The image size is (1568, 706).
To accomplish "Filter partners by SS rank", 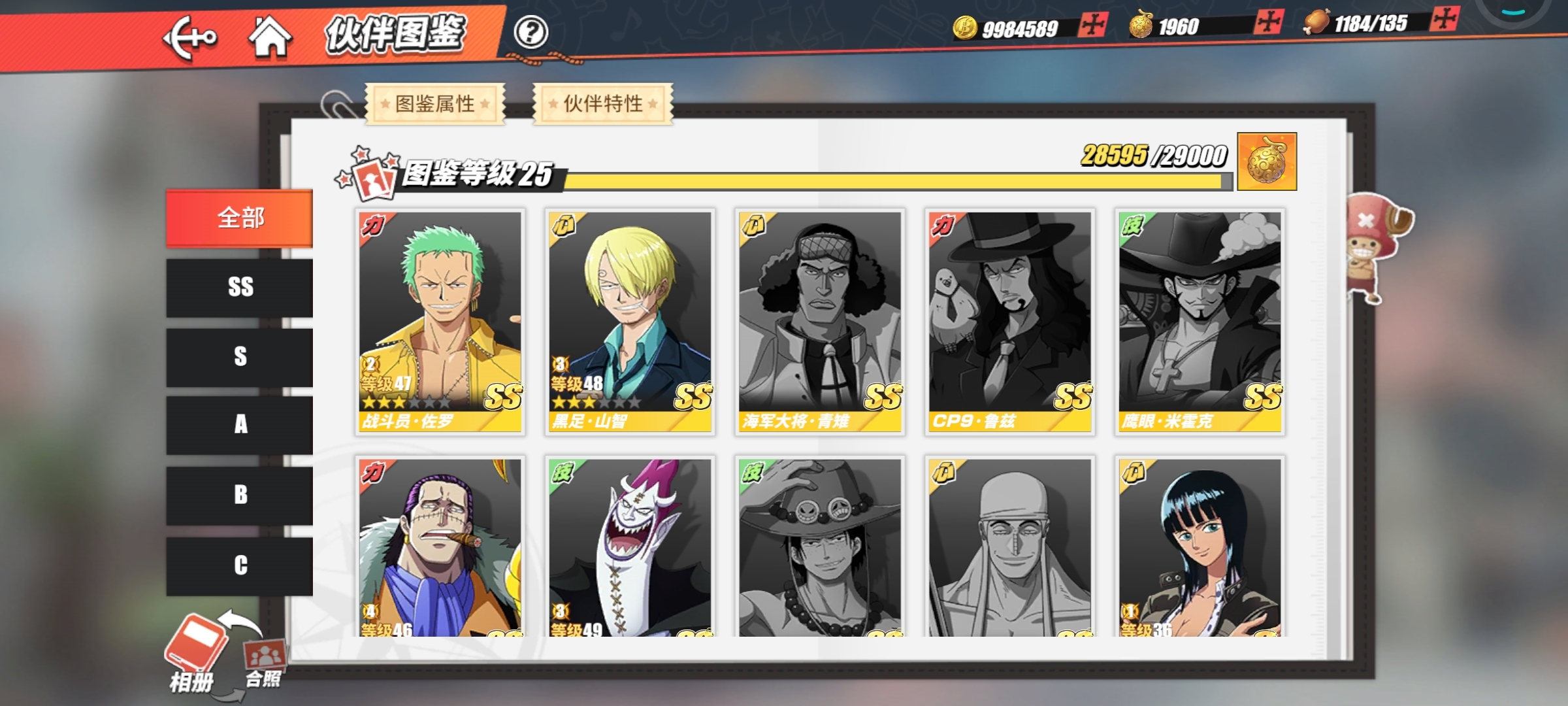I will [x=240, y=288].
